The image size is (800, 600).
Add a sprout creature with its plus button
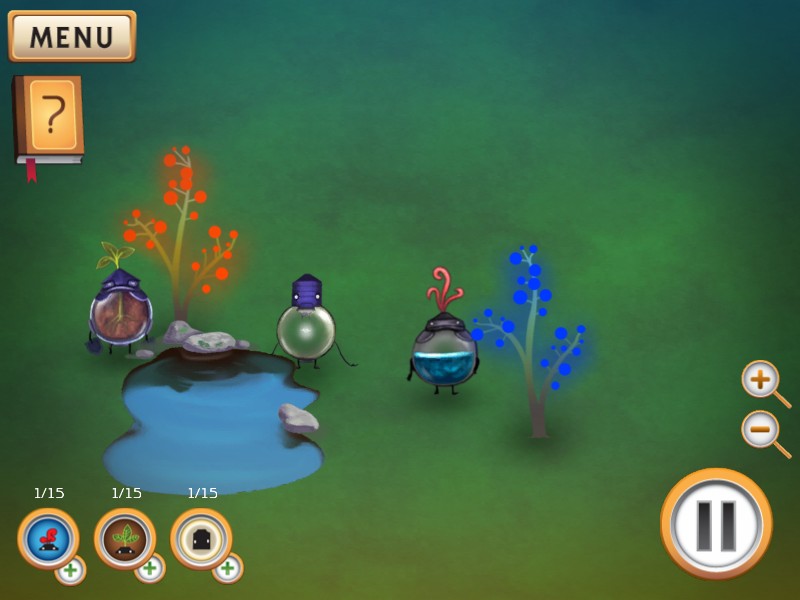[x=149, y=568]
